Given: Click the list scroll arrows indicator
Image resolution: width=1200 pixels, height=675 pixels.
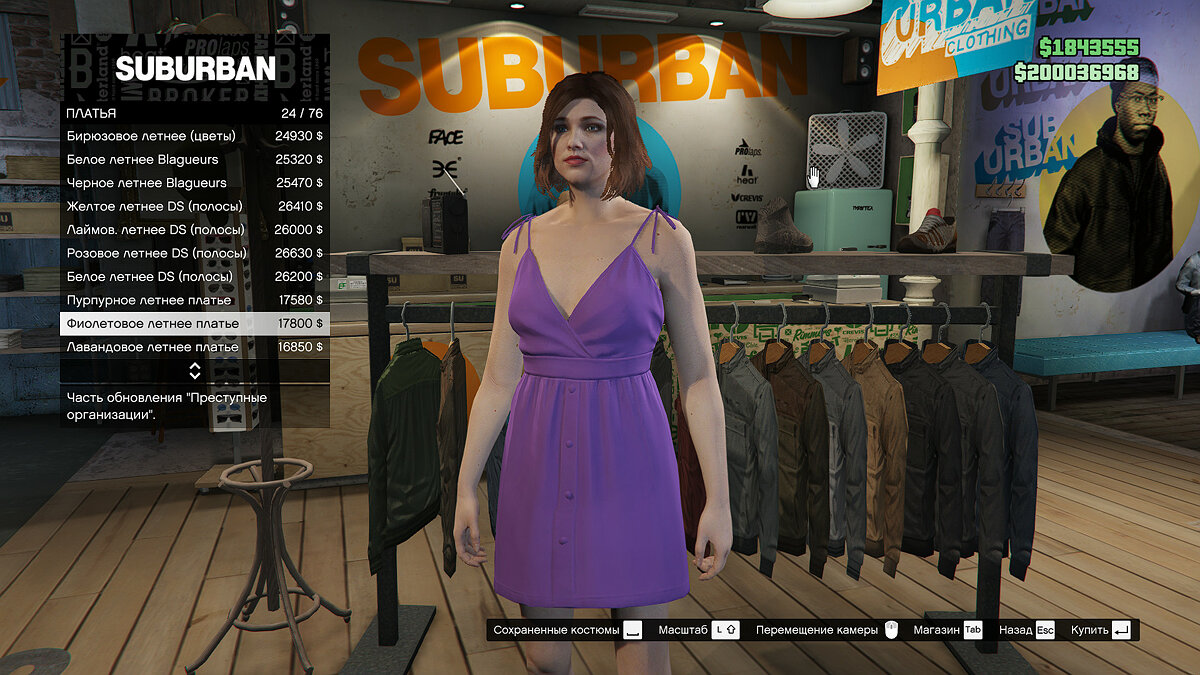Looking at the screenshot, I should [x=195, y=371].
